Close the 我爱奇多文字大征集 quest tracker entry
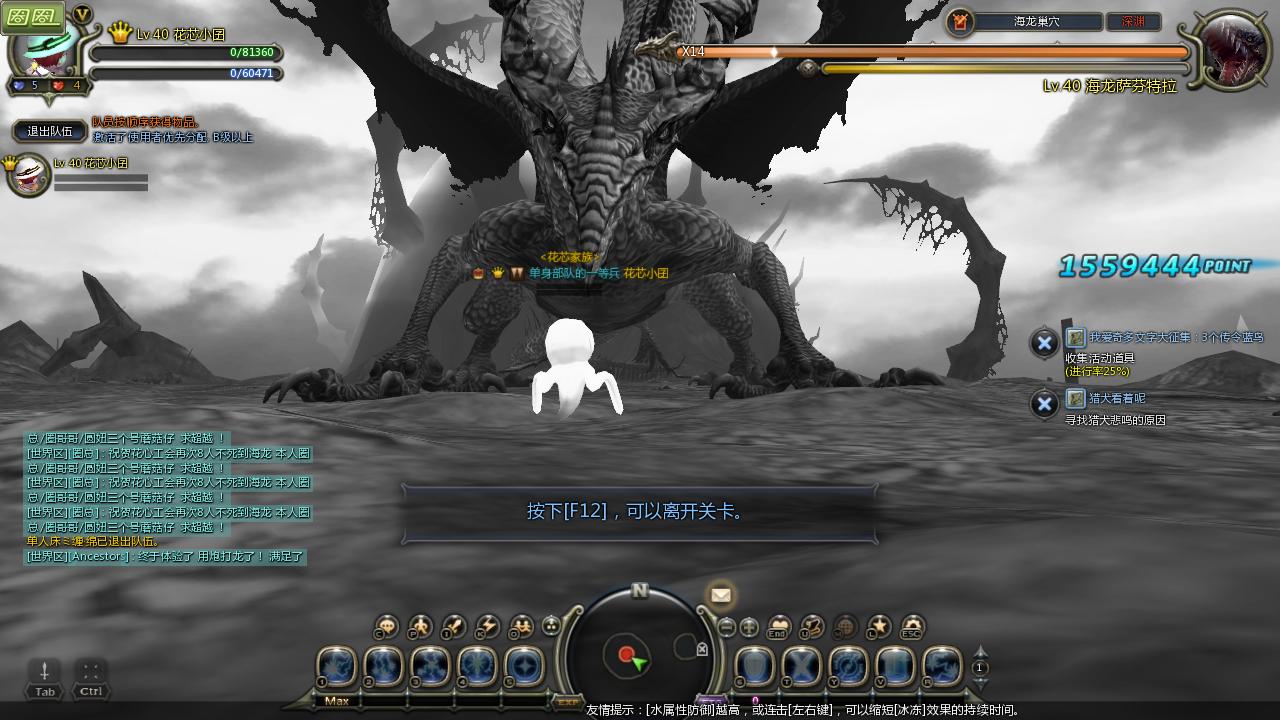1280x720 pixels. (1044, 343)
